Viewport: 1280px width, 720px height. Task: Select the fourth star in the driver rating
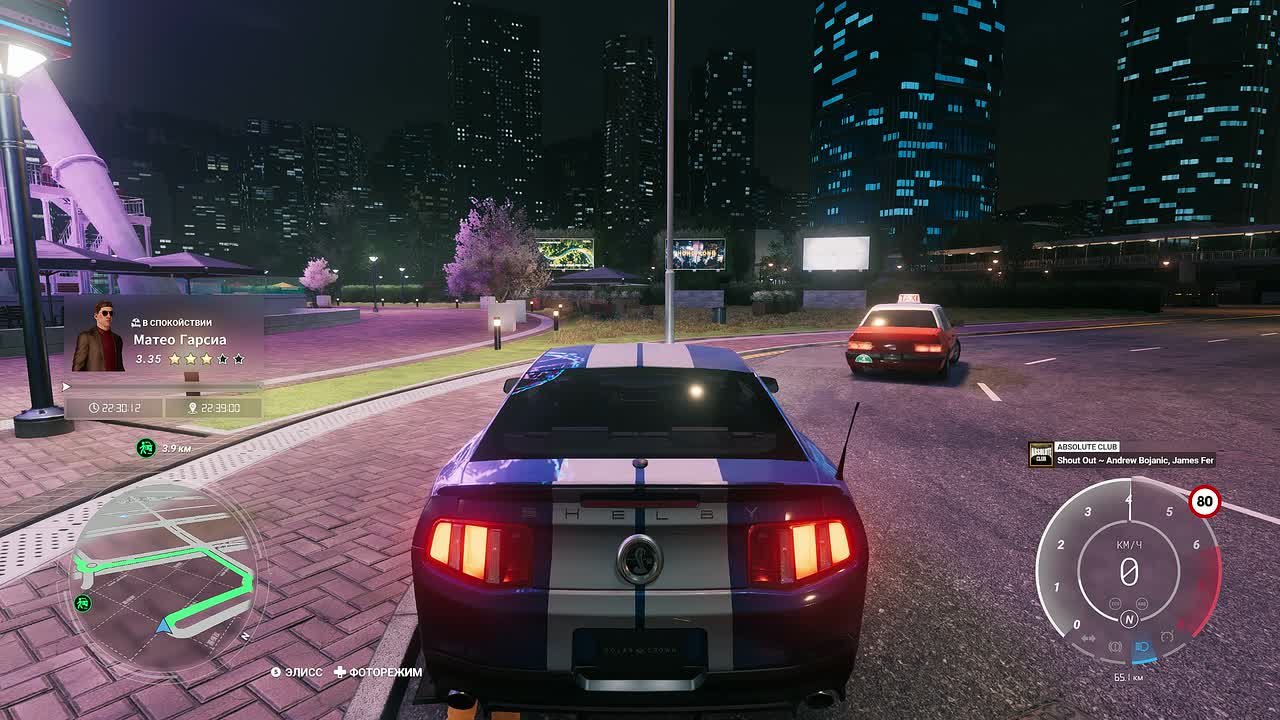[x=224, y=360]
